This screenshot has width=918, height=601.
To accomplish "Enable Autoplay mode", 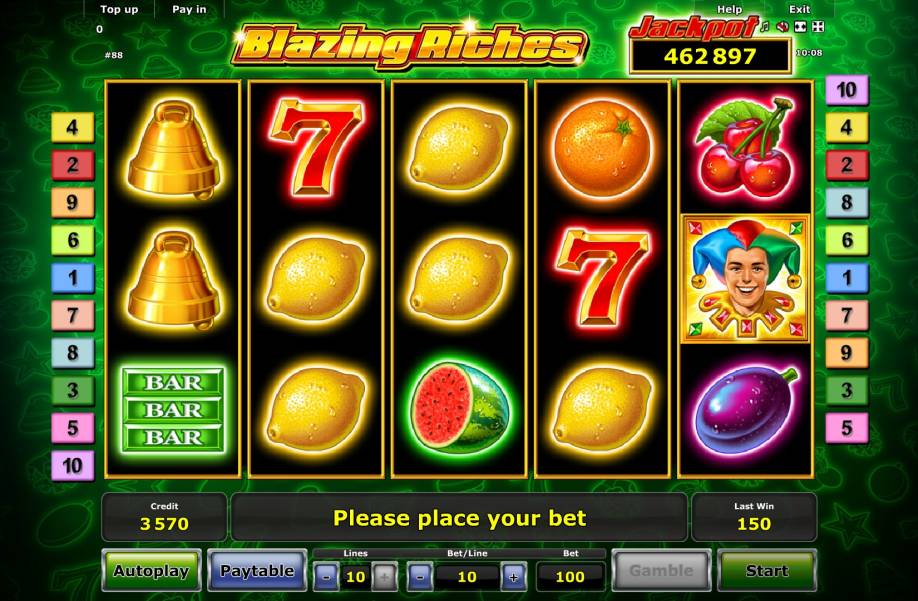I will [151, 571].
